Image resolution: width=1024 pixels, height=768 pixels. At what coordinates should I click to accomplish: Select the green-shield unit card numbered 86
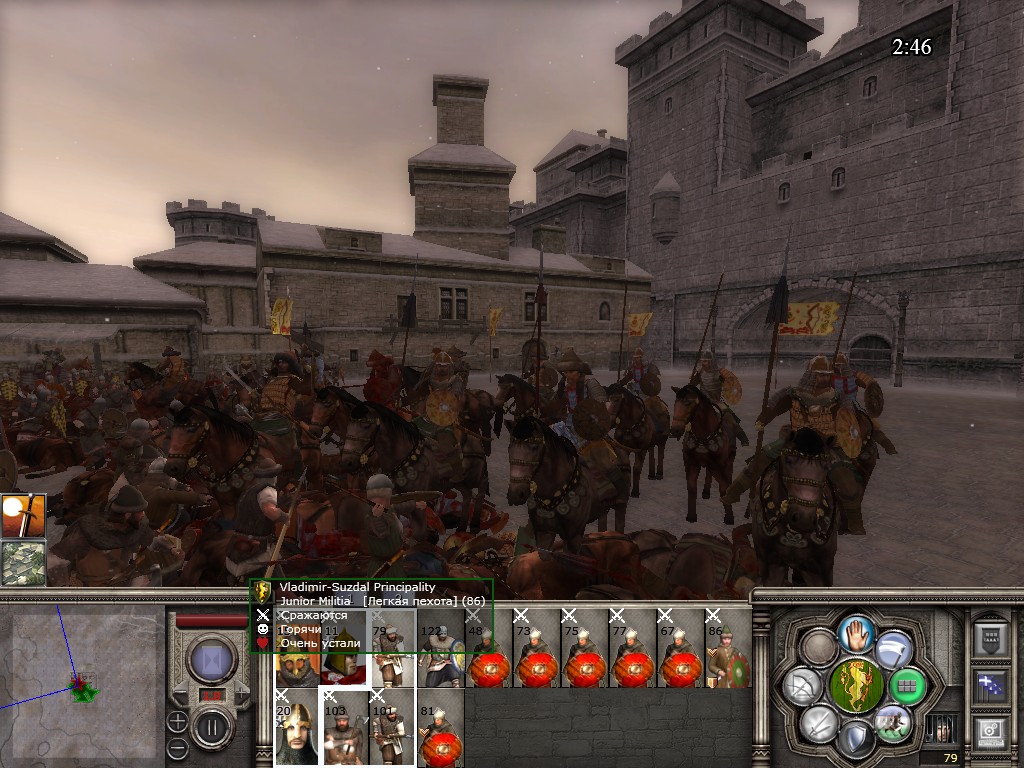point(728,650)
